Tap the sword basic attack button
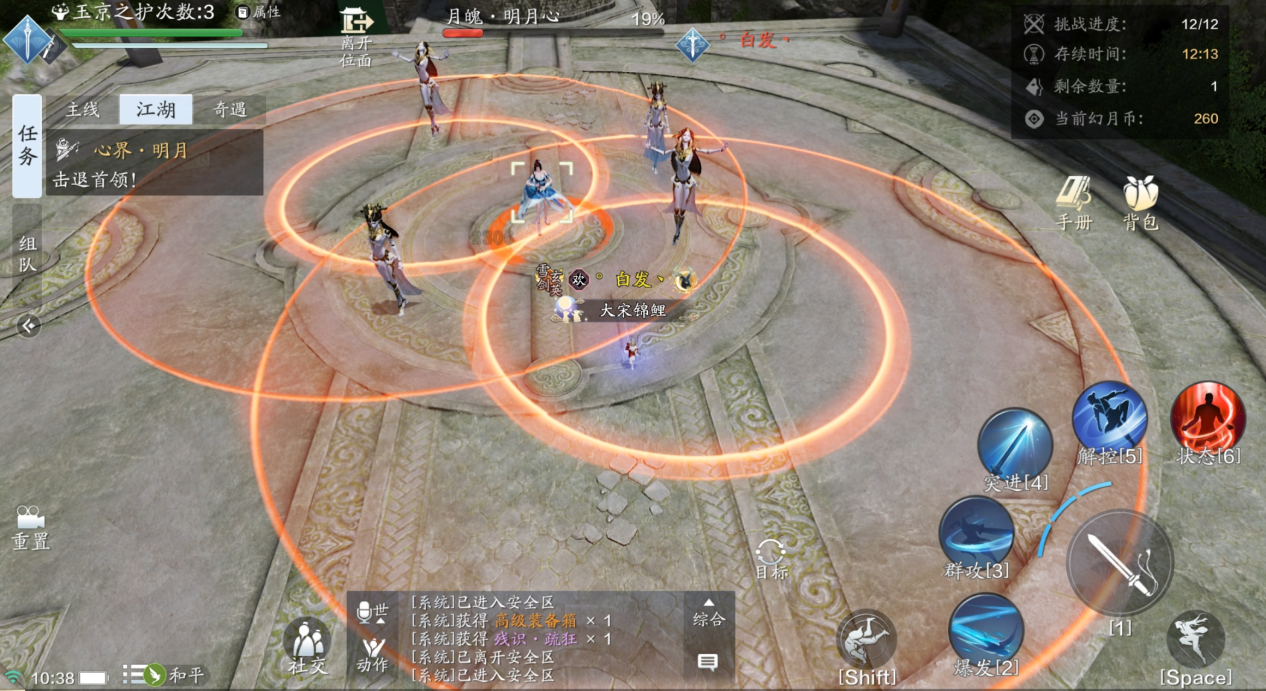This screenshot has width=1266, height=691. [x=1120, y=563]
